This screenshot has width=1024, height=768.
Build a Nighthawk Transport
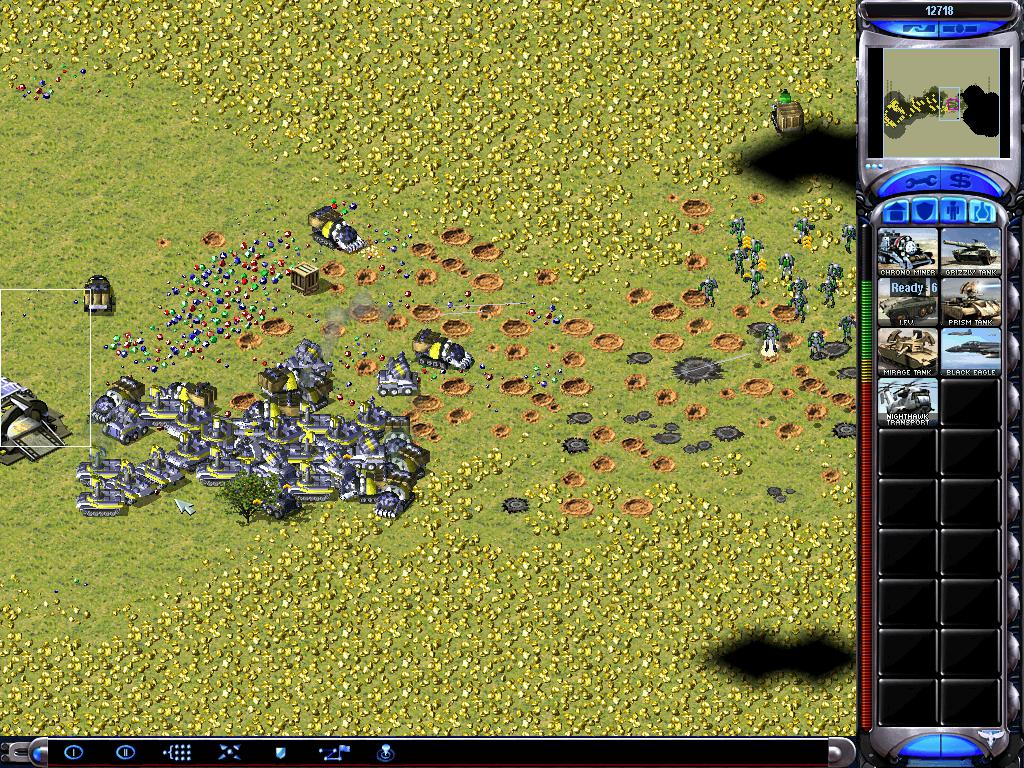tap(908, 402)
